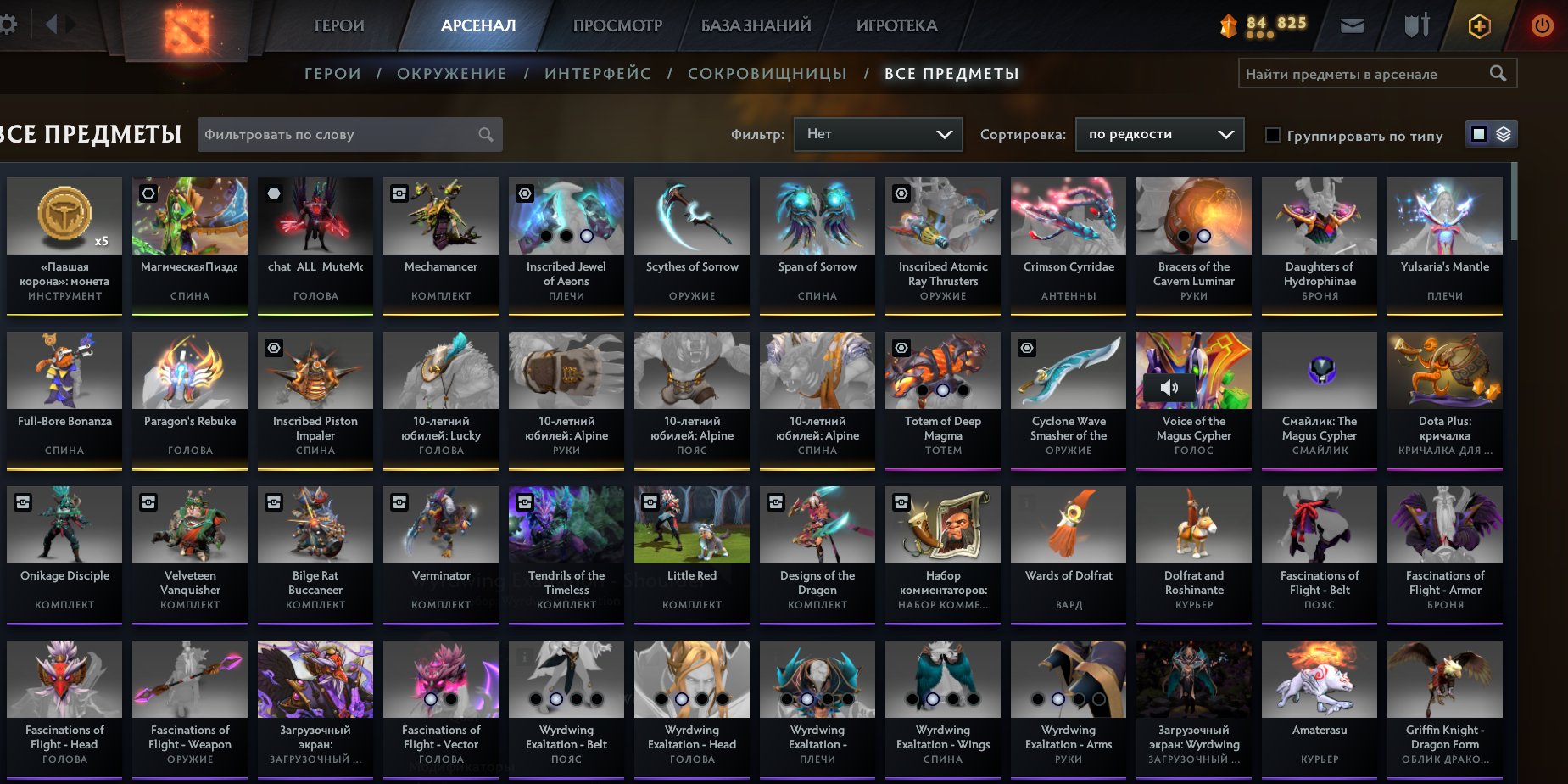Open the БАЗА ЗНАНИЙ menu item
Image resolution: width=1568 pixels, height=784 pixels.
click(x=753, y=25)
